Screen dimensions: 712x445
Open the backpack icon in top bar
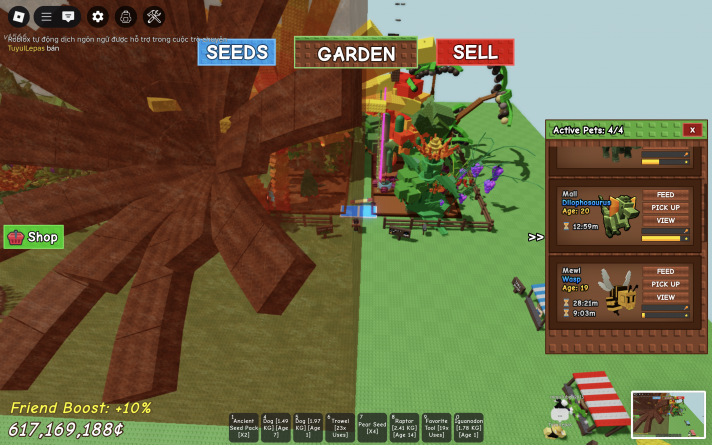pyautogui.click(x=126, y=16)
